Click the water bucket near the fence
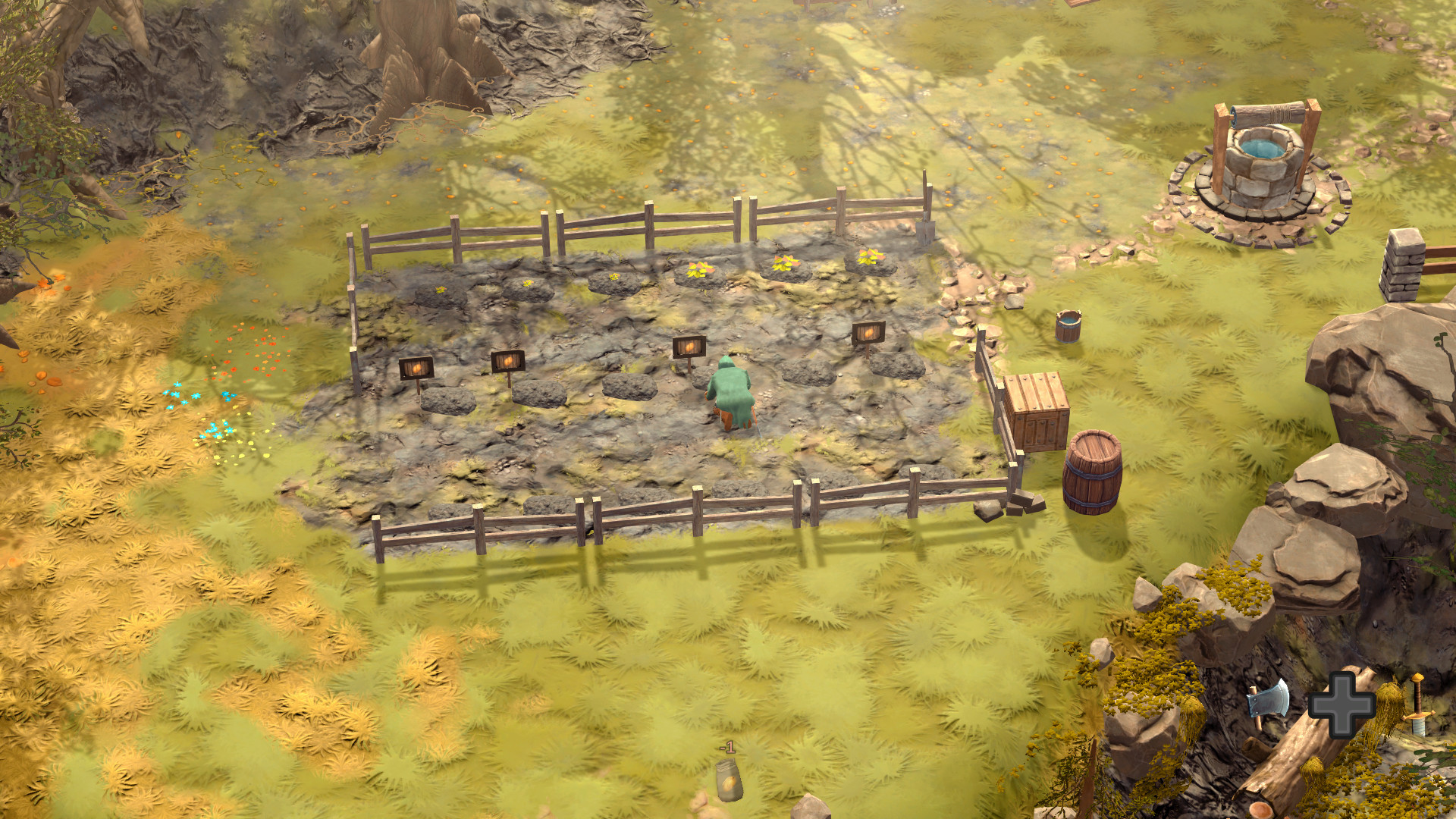This screenshot has height=819, width=1456. [x=1068, y=328]
